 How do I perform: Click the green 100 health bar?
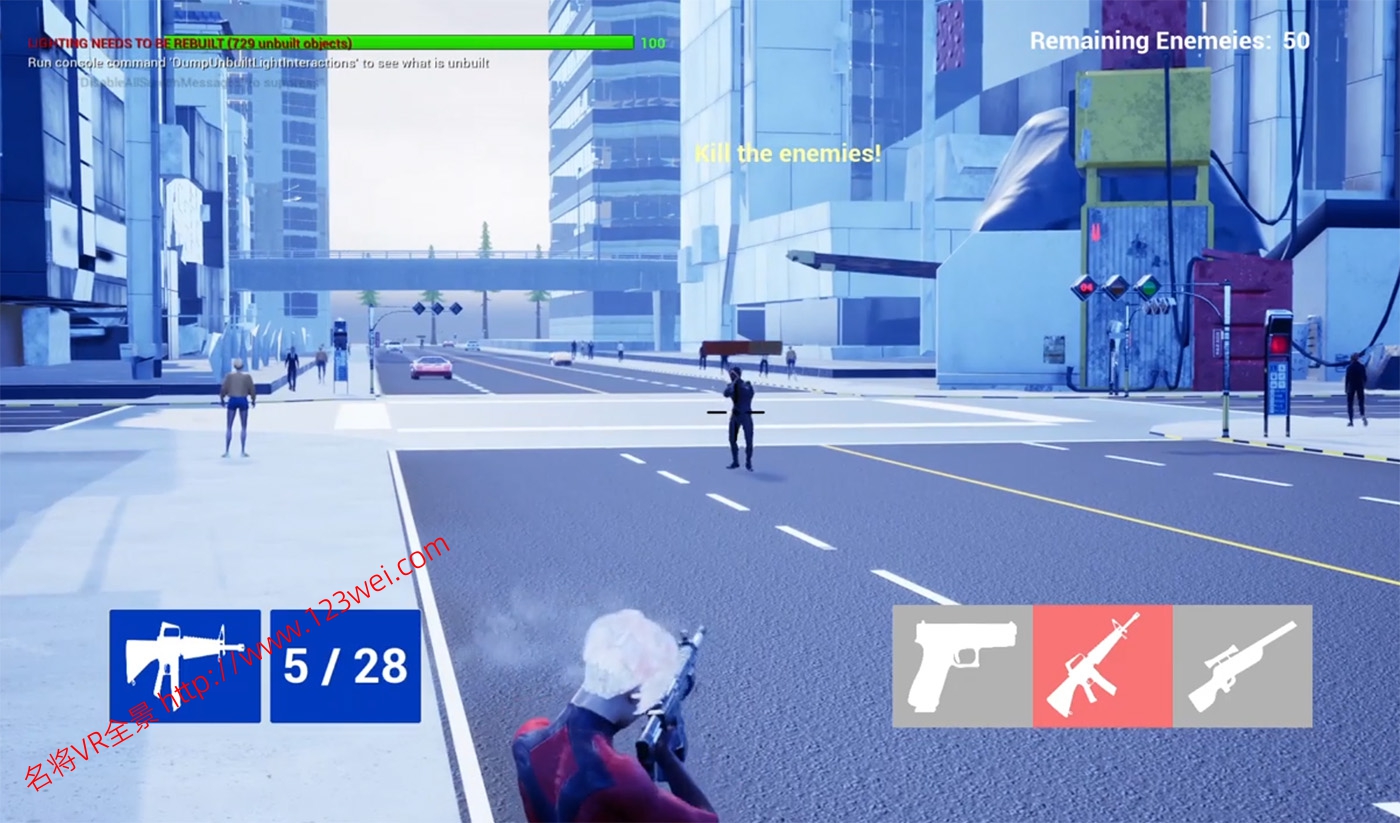tap(500, 43)
